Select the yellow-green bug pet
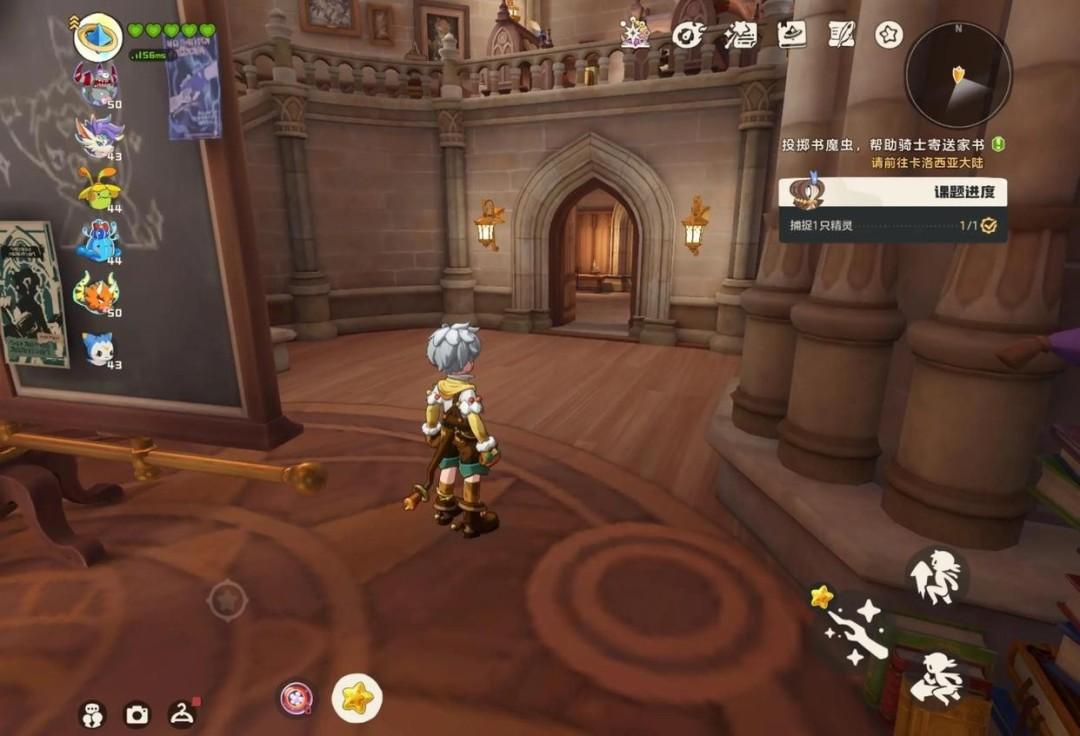Image resolution: width=1080 pixels, height=736 pixels. 99,187
